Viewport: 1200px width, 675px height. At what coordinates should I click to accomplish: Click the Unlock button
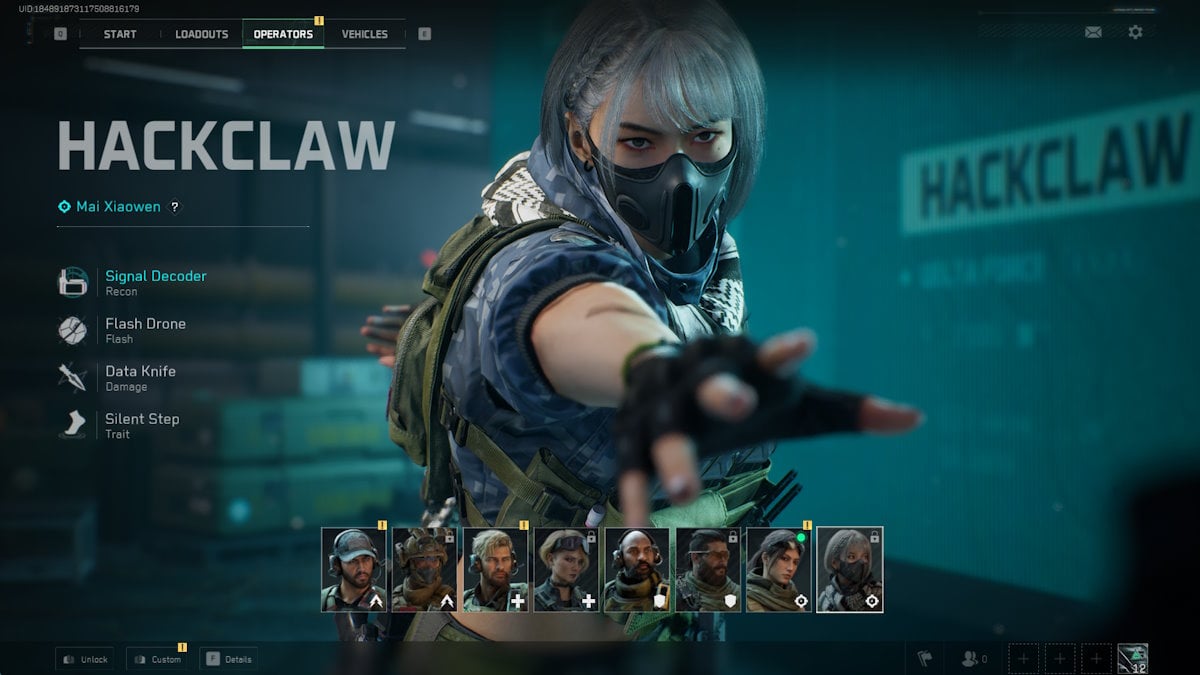84,659
